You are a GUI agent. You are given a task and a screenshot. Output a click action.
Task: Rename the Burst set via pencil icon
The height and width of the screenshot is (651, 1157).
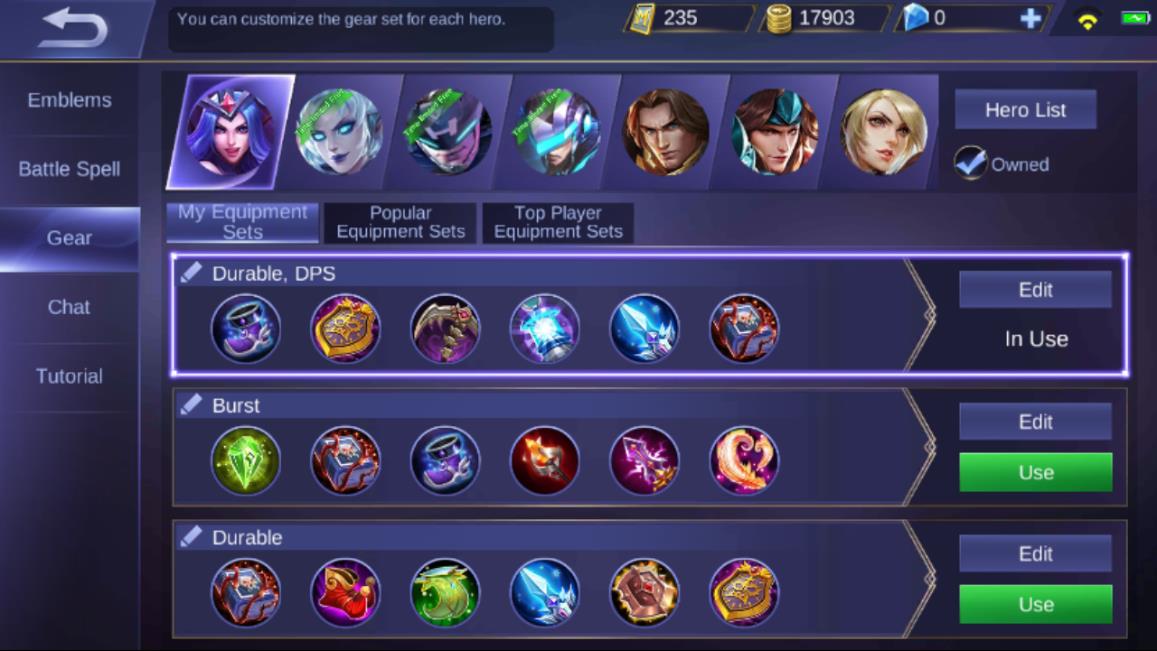click(x=191, y=405)
